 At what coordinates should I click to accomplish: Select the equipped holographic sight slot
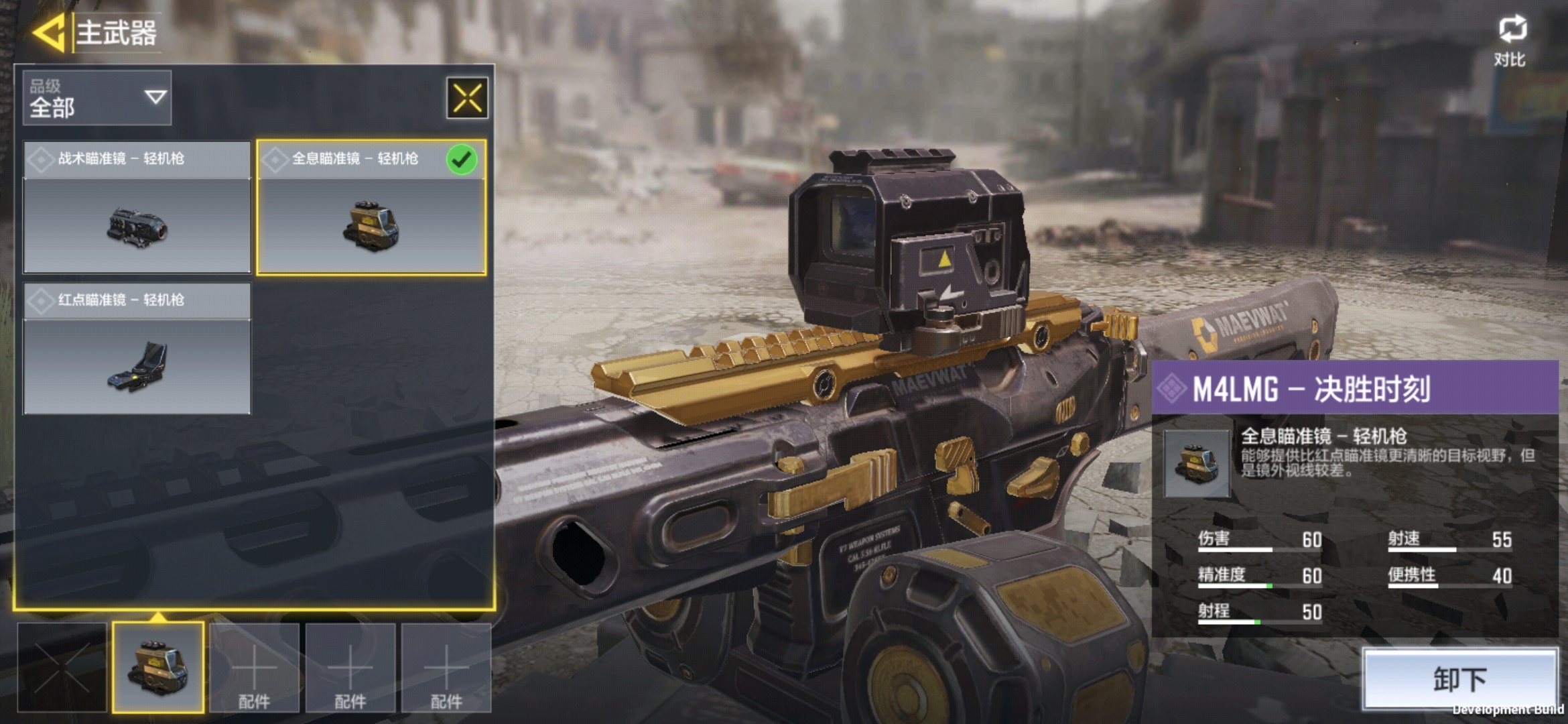tap(158, 666)
